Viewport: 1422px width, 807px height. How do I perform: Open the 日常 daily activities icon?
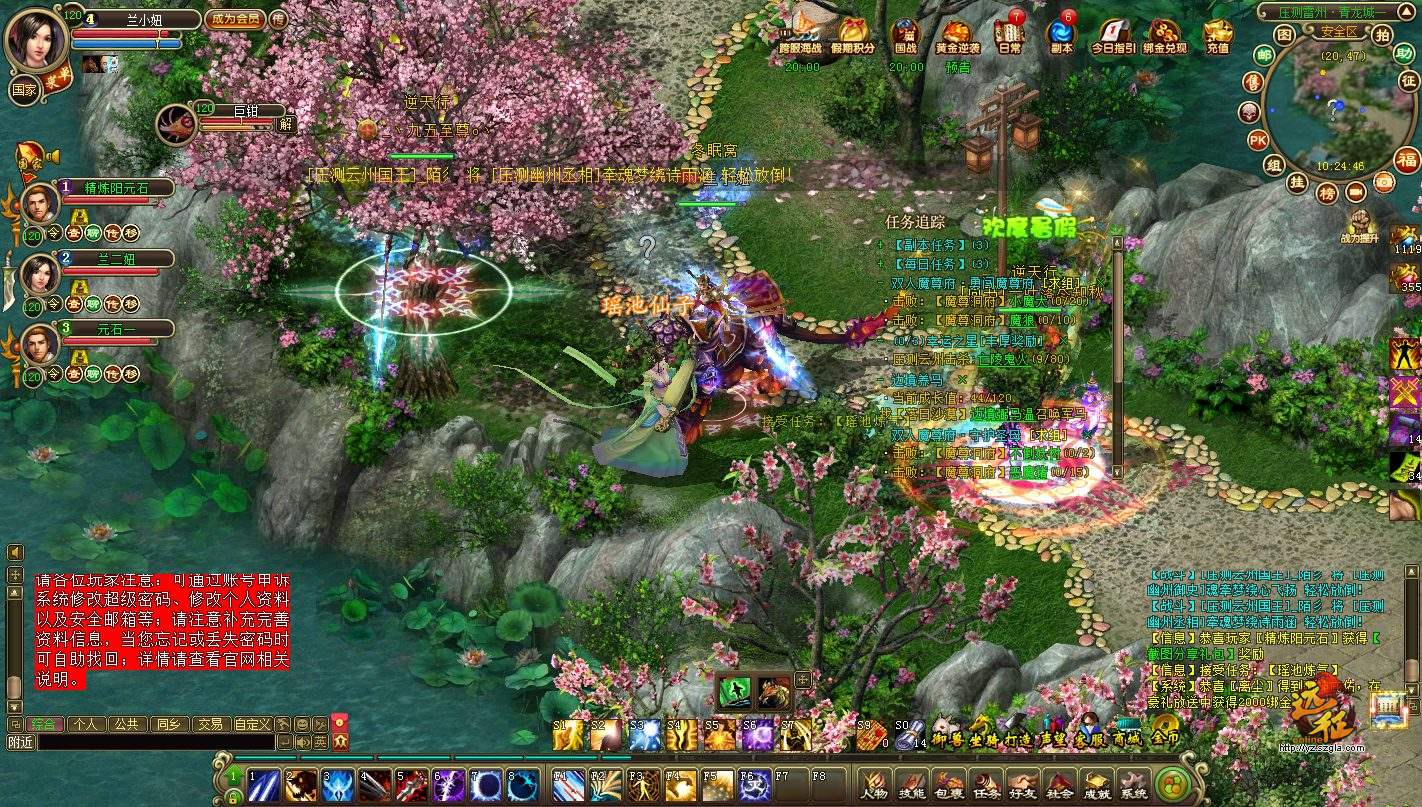tap(1010, 37)
